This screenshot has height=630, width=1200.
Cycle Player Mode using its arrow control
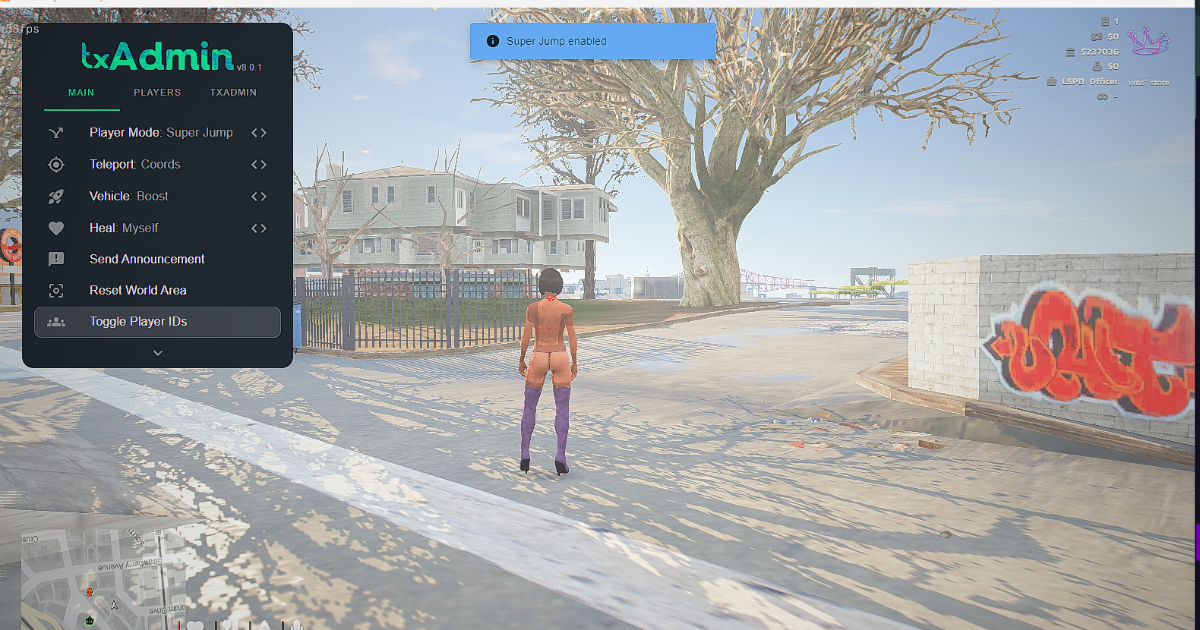(259, 132)
